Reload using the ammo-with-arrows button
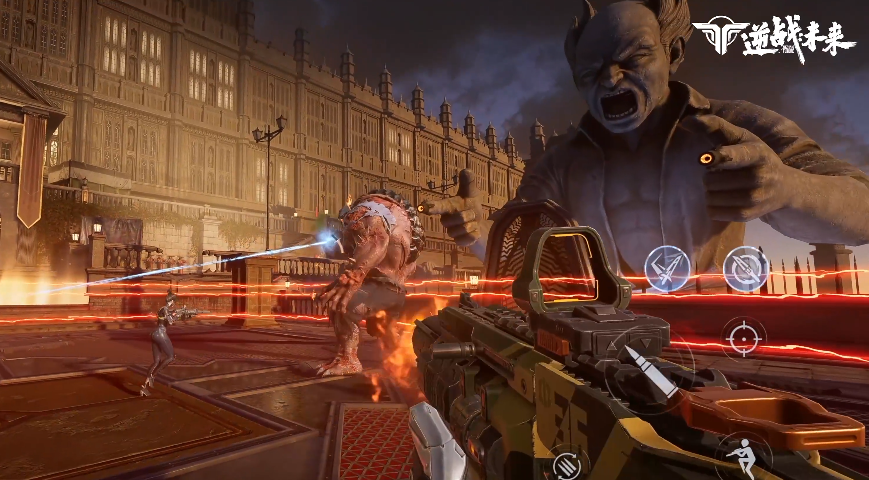This screenshot has height=480, width=869. [x=567, y=465]
